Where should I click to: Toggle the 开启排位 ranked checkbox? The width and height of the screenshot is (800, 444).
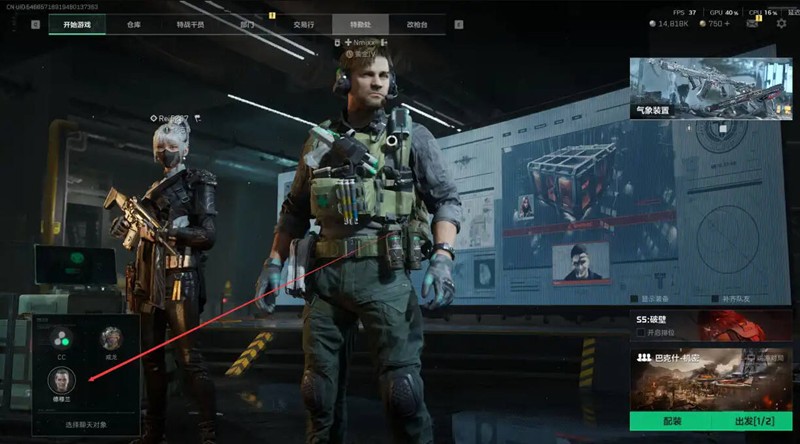pyautogui.click(x=641, y=332)
